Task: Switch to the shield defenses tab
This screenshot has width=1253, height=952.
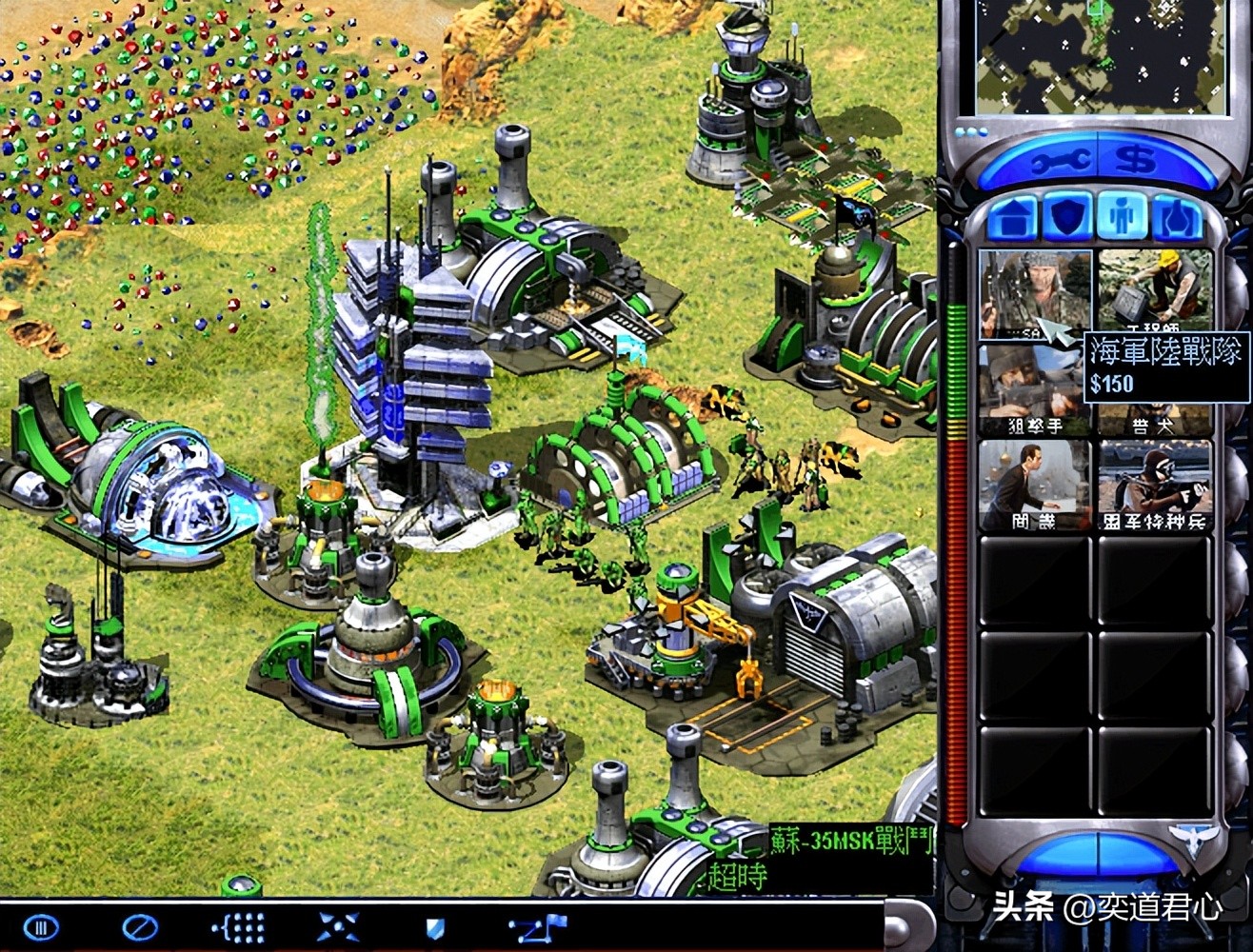Action: pos(1067,218)
